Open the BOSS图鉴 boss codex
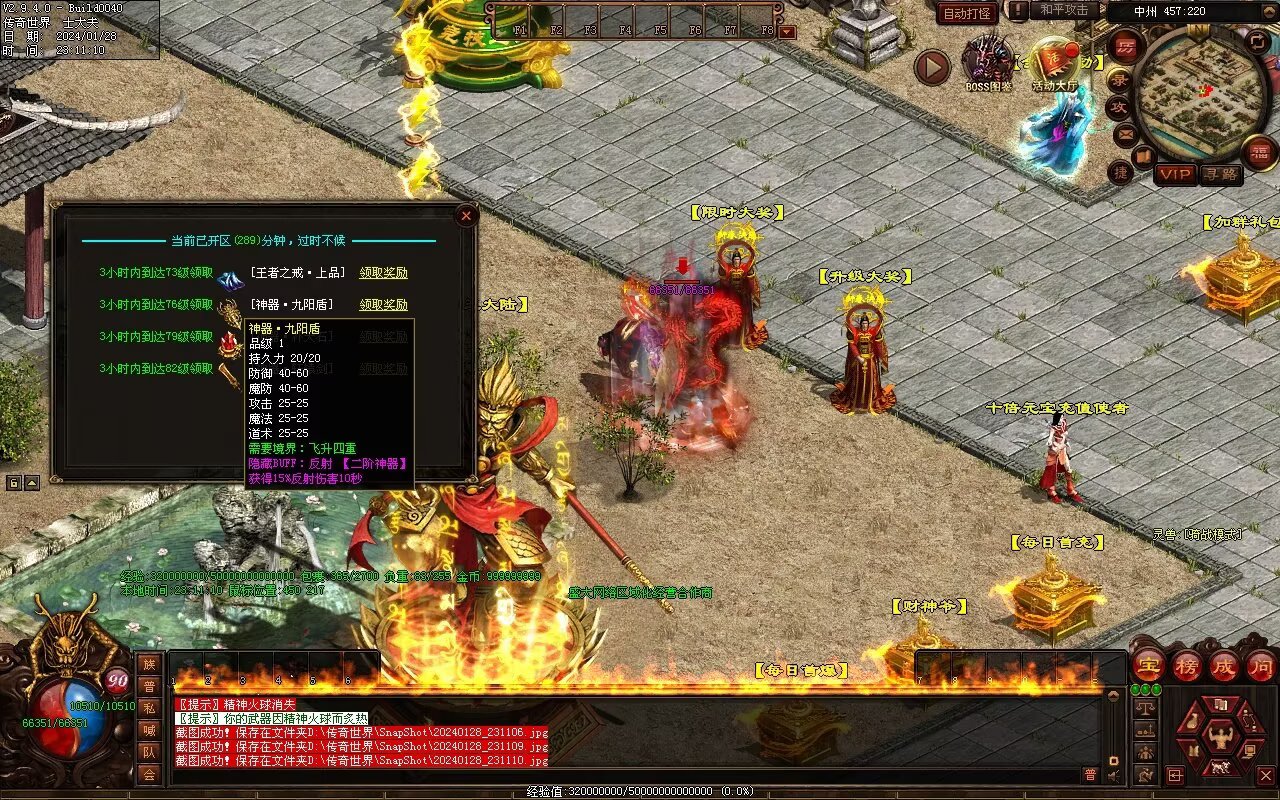 pos(986,60)
